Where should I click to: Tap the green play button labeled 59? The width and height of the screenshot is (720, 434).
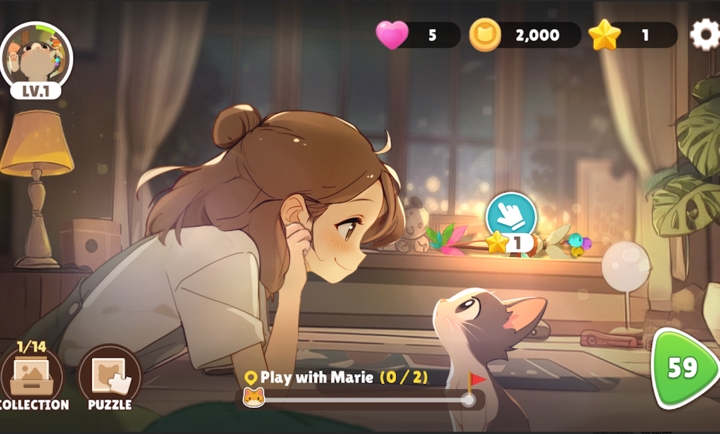(x=682, y=368)
